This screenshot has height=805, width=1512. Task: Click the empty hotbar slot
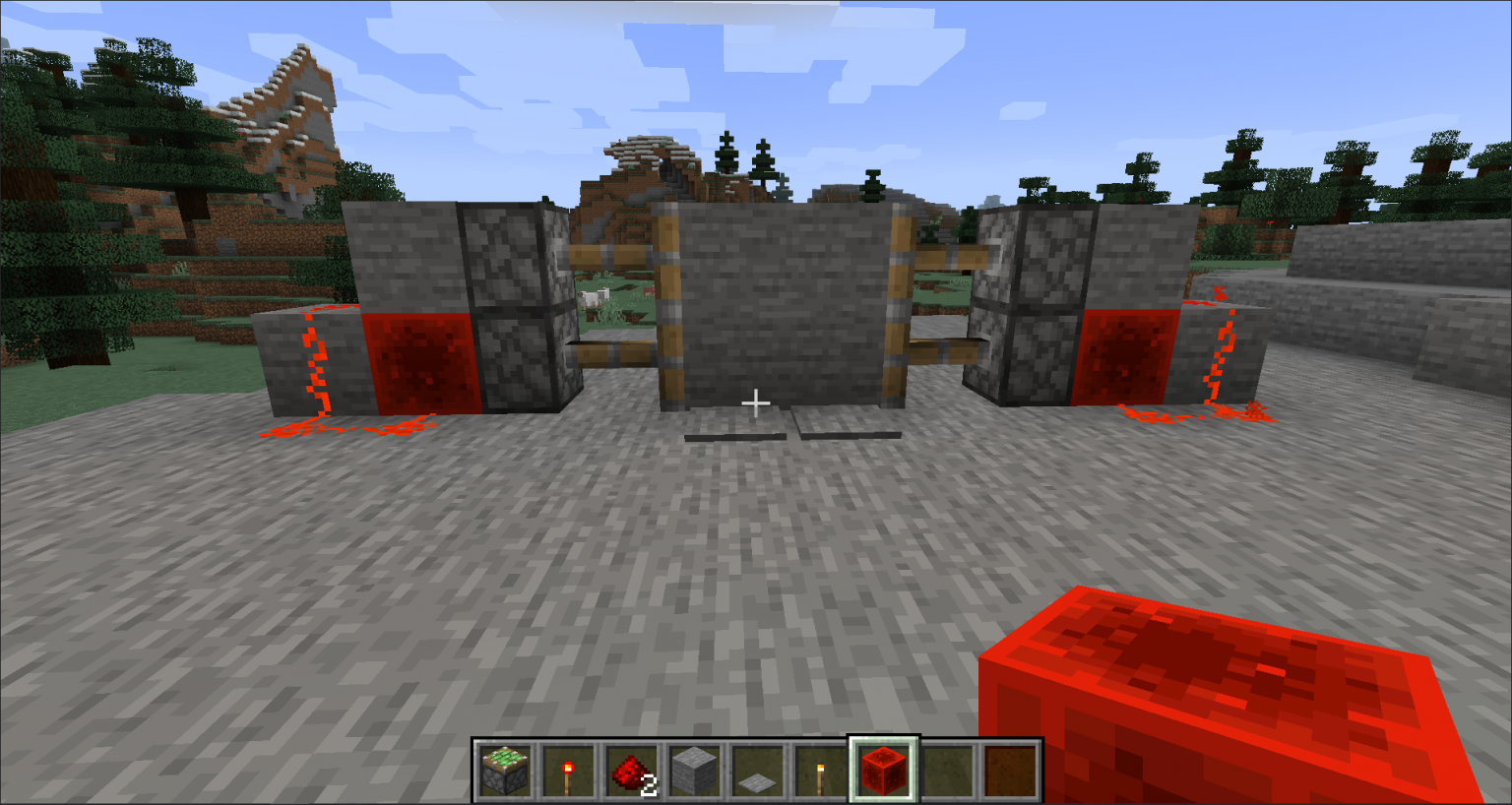(x=948, y=769)
